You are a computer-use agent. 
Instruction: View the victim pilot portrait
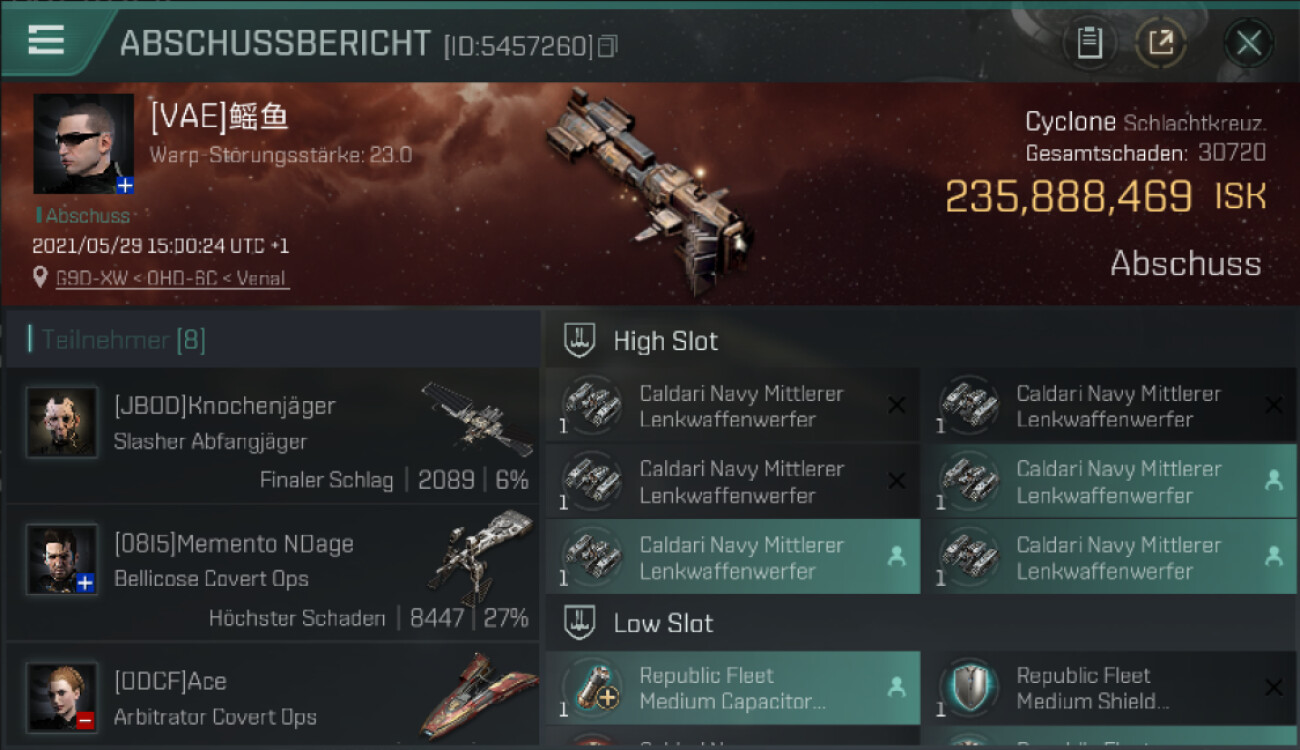[x=83, y=143]
